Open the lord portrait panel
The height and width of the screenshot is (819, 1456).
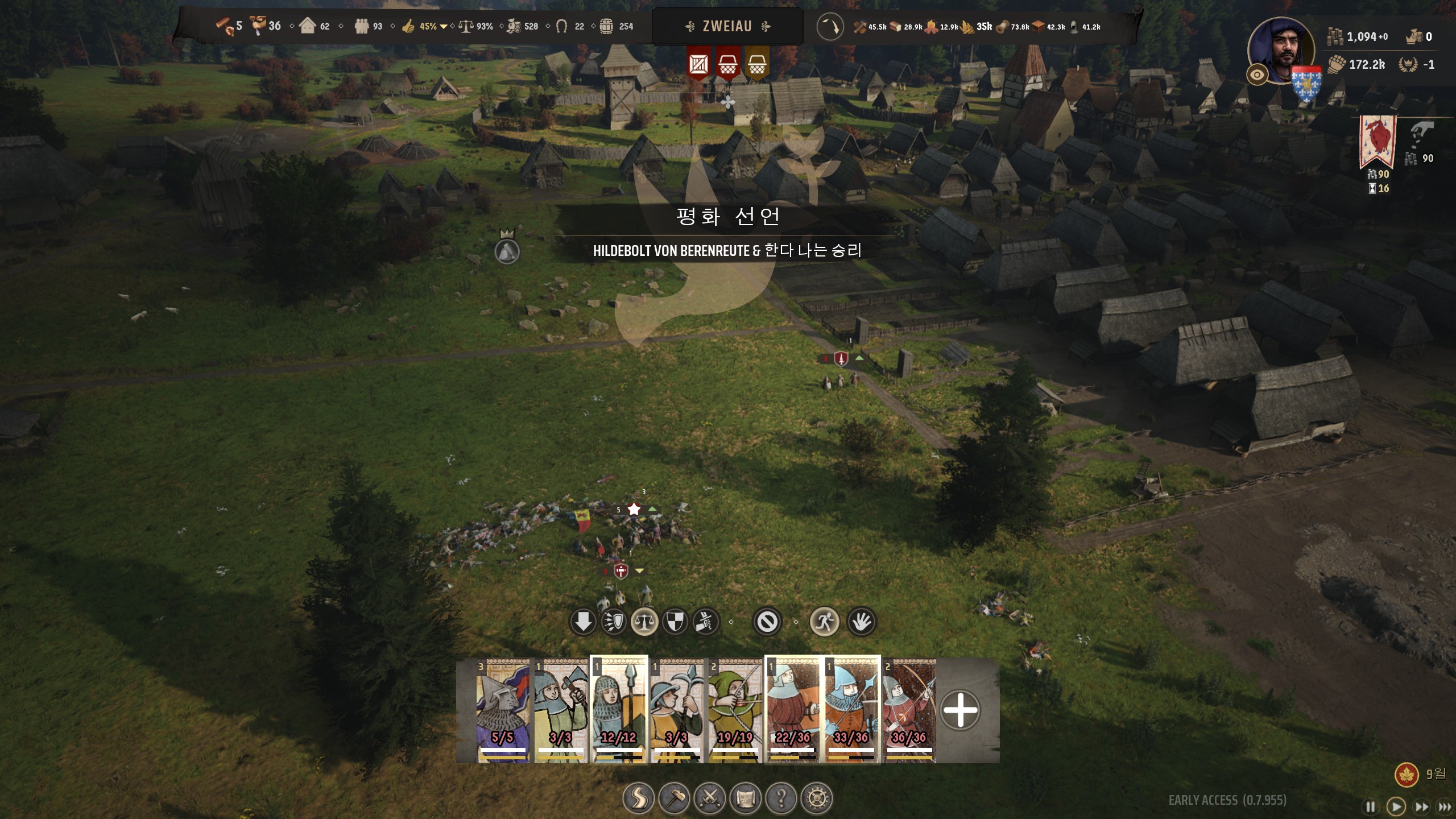1281,50
